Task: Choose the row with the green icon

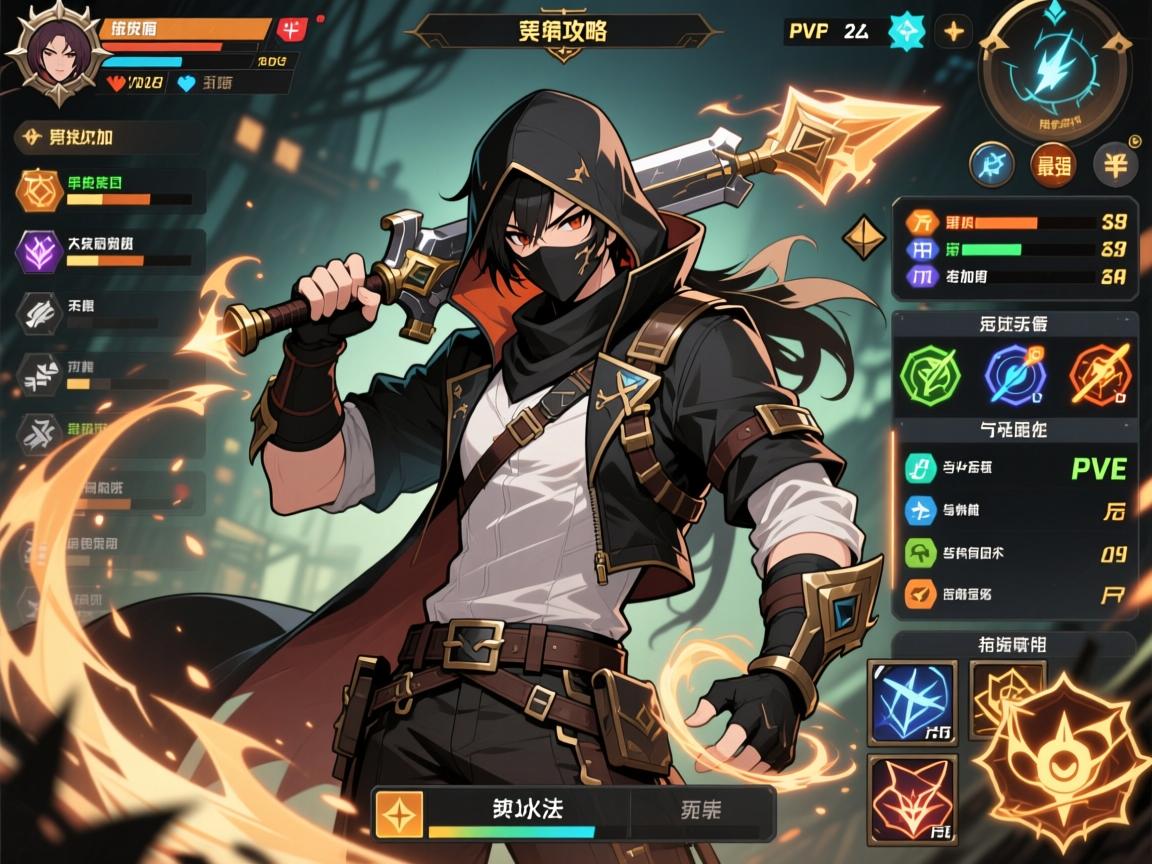Action: coord(1015,552)
